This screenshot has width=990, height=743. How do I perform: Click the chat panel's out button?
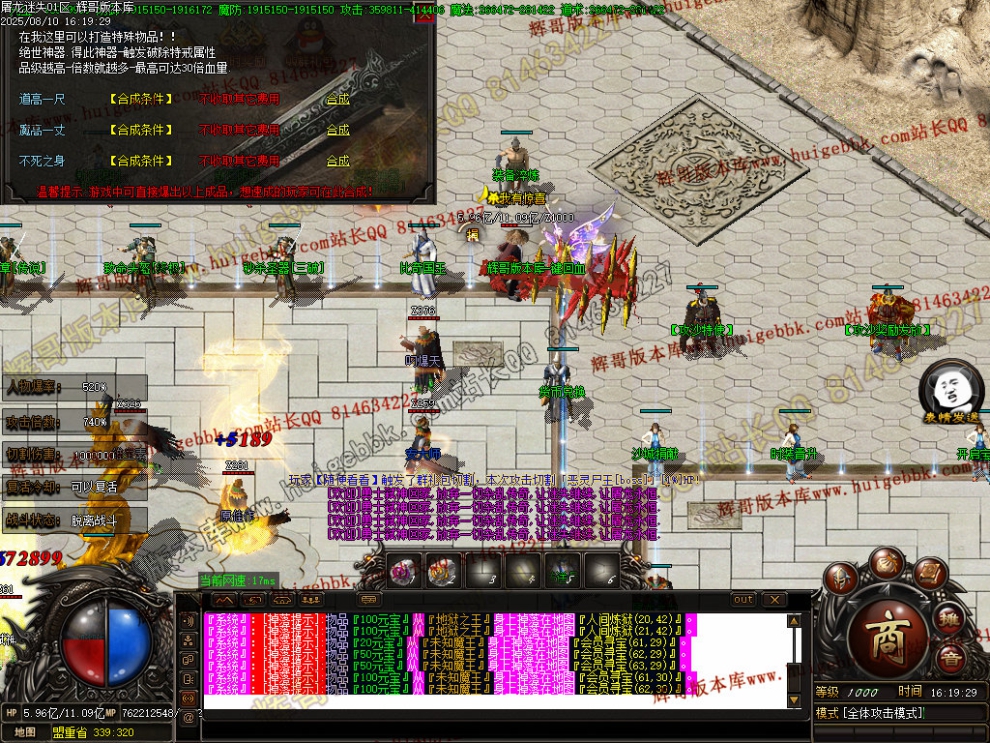click(x=743, y=600)
